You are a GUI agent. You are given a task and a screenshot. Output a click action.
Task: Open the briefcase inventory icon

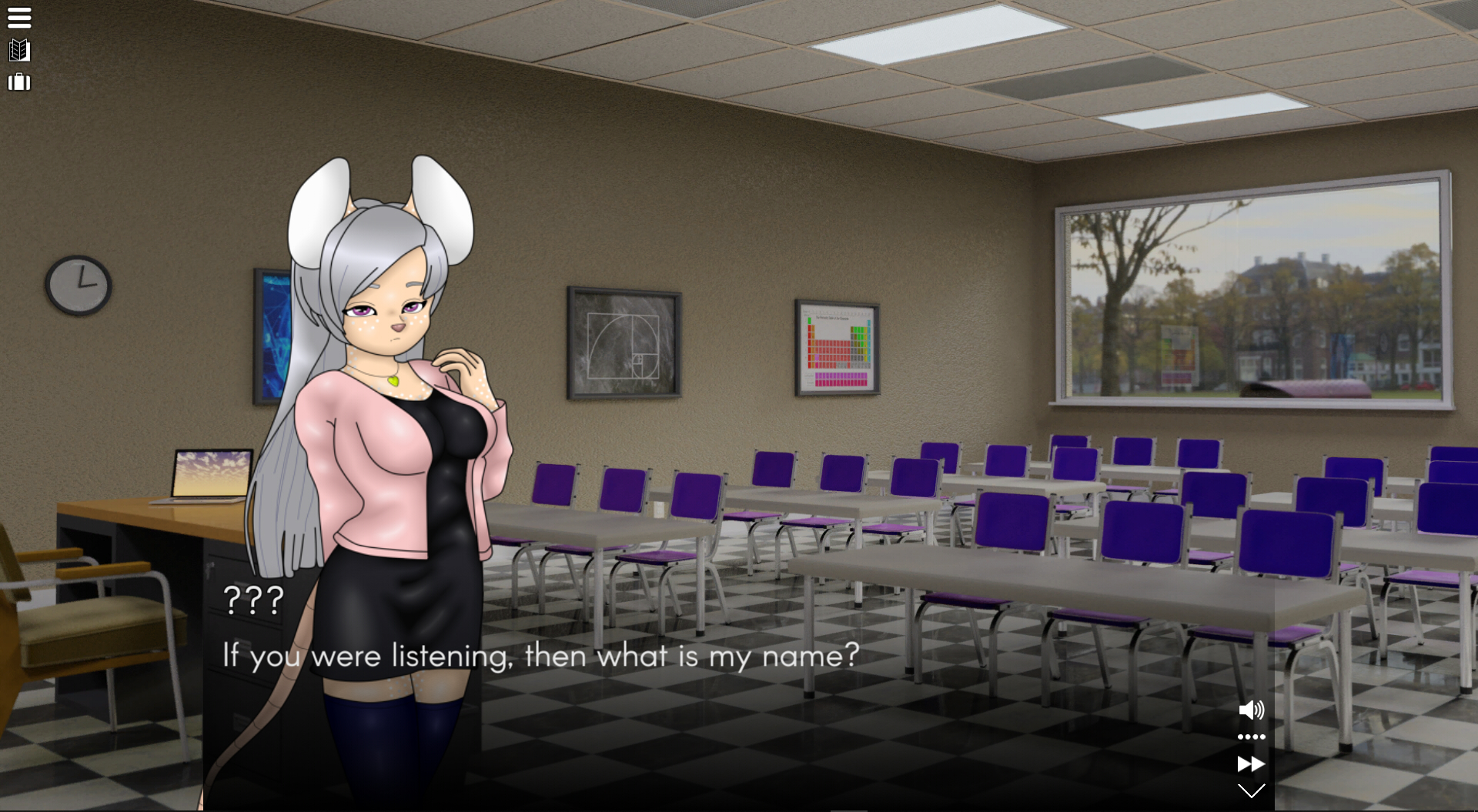click(19, 82)
